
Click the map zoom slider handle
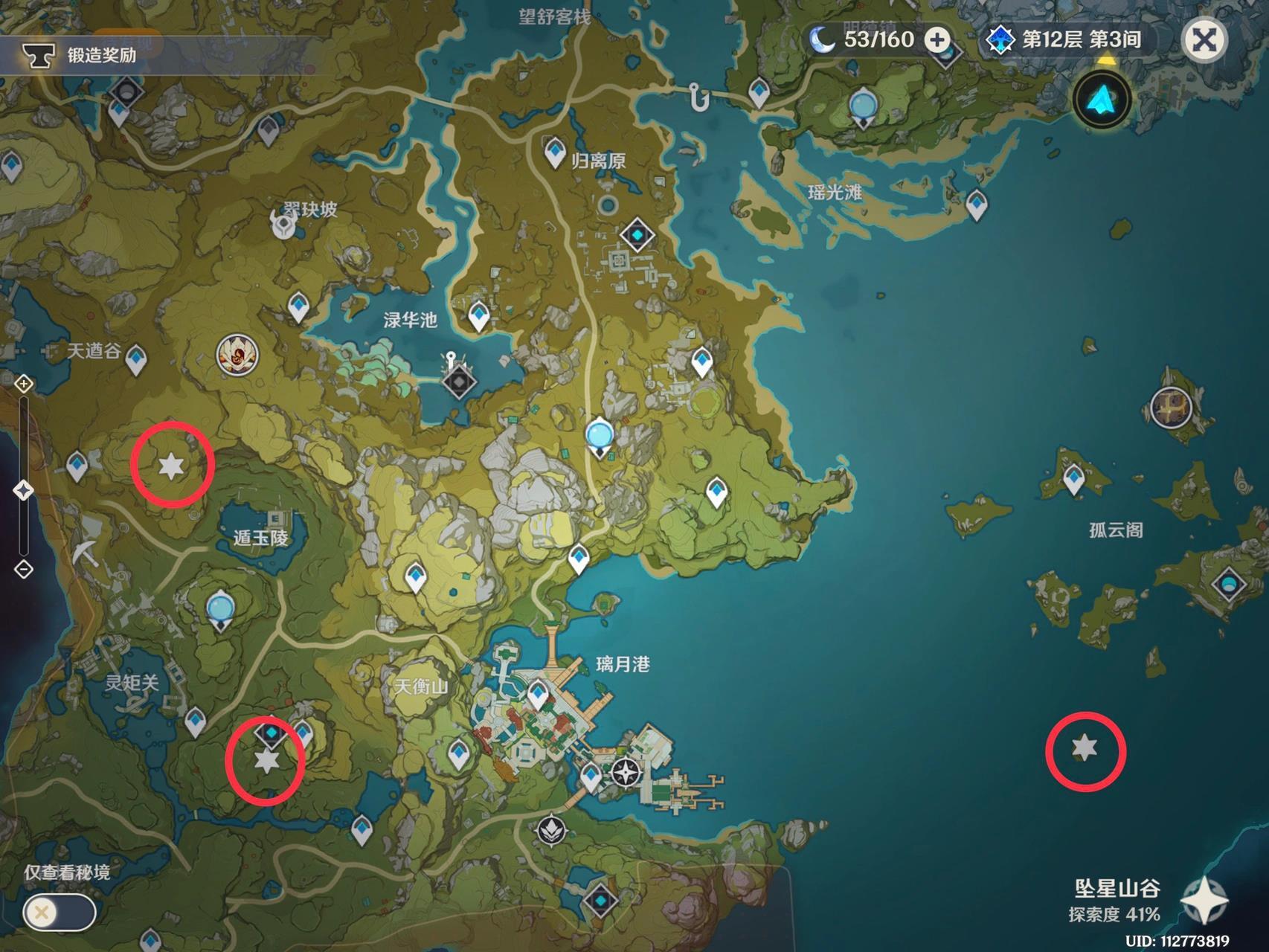[x=24, y=490]
